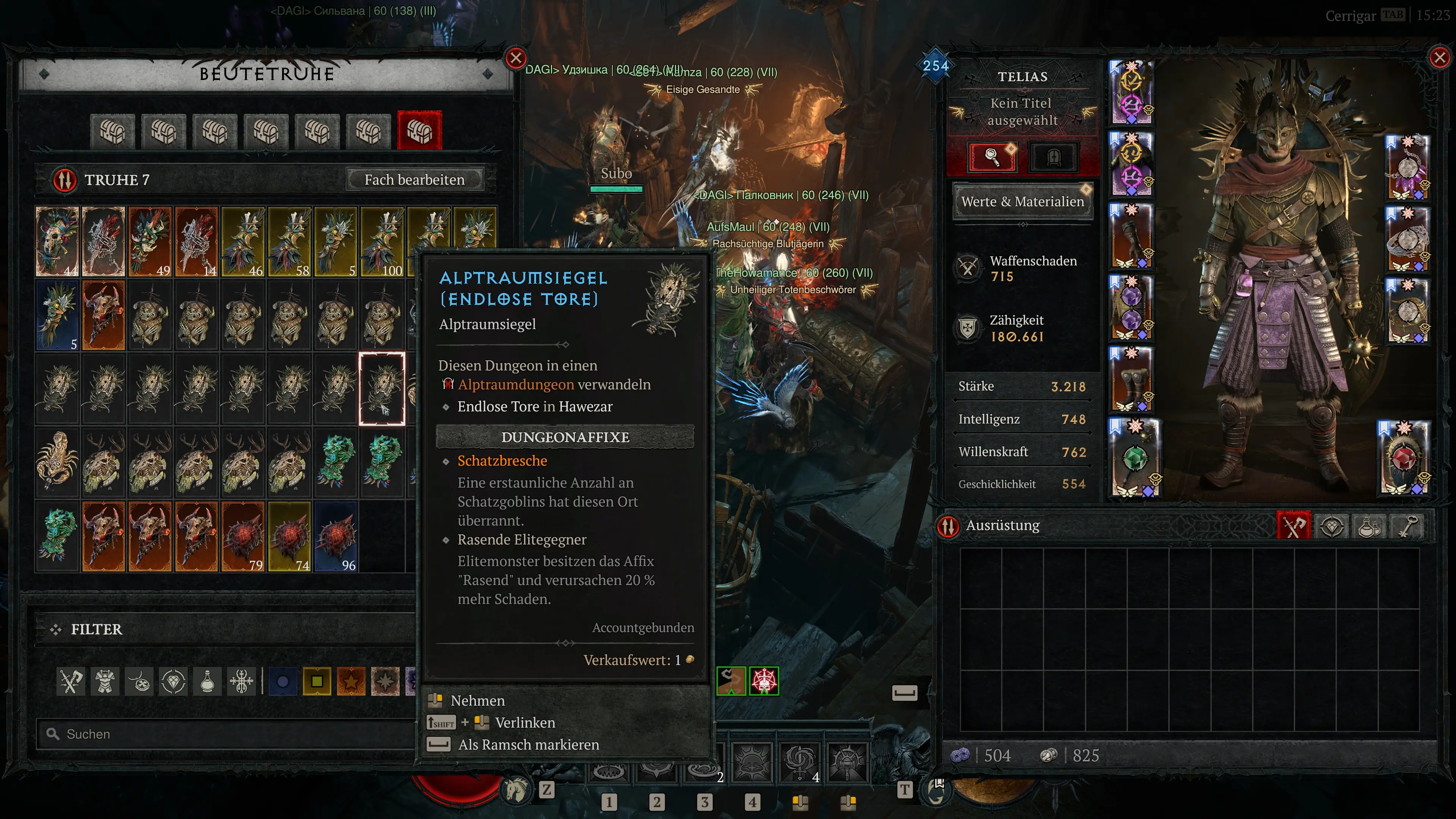Click the Suchen search field
Viewport: 1456px width, 819px height.
226,734
